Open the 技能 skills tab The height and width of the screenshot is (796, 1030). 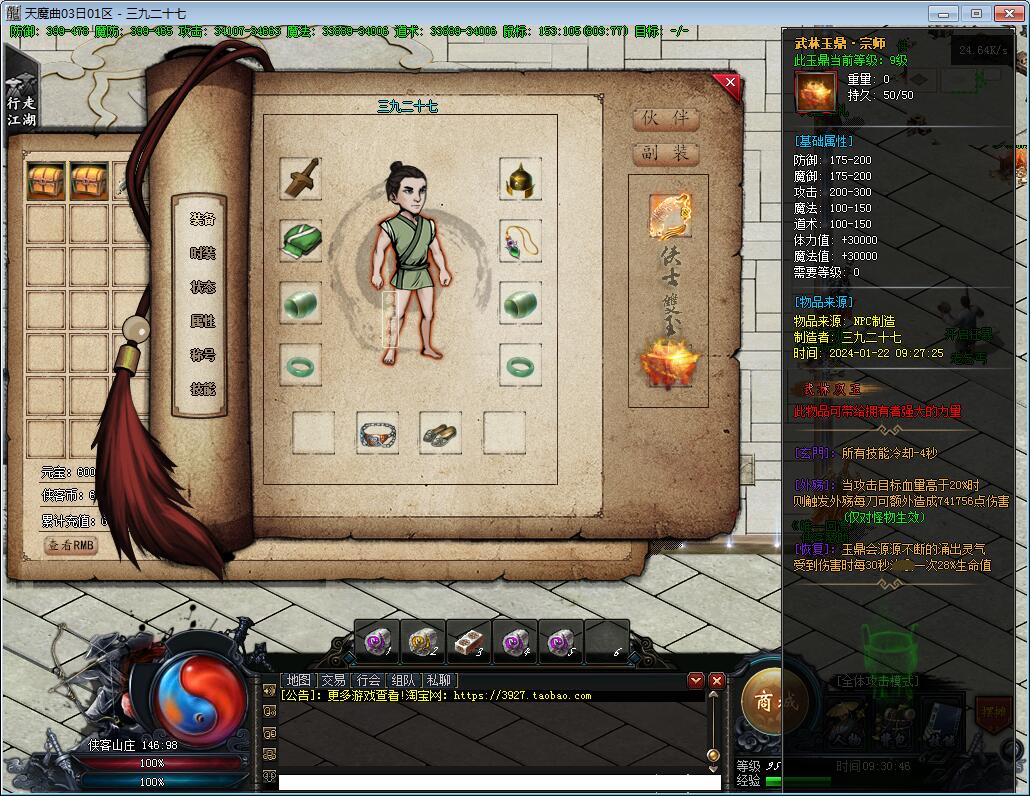tap(203, 389)
